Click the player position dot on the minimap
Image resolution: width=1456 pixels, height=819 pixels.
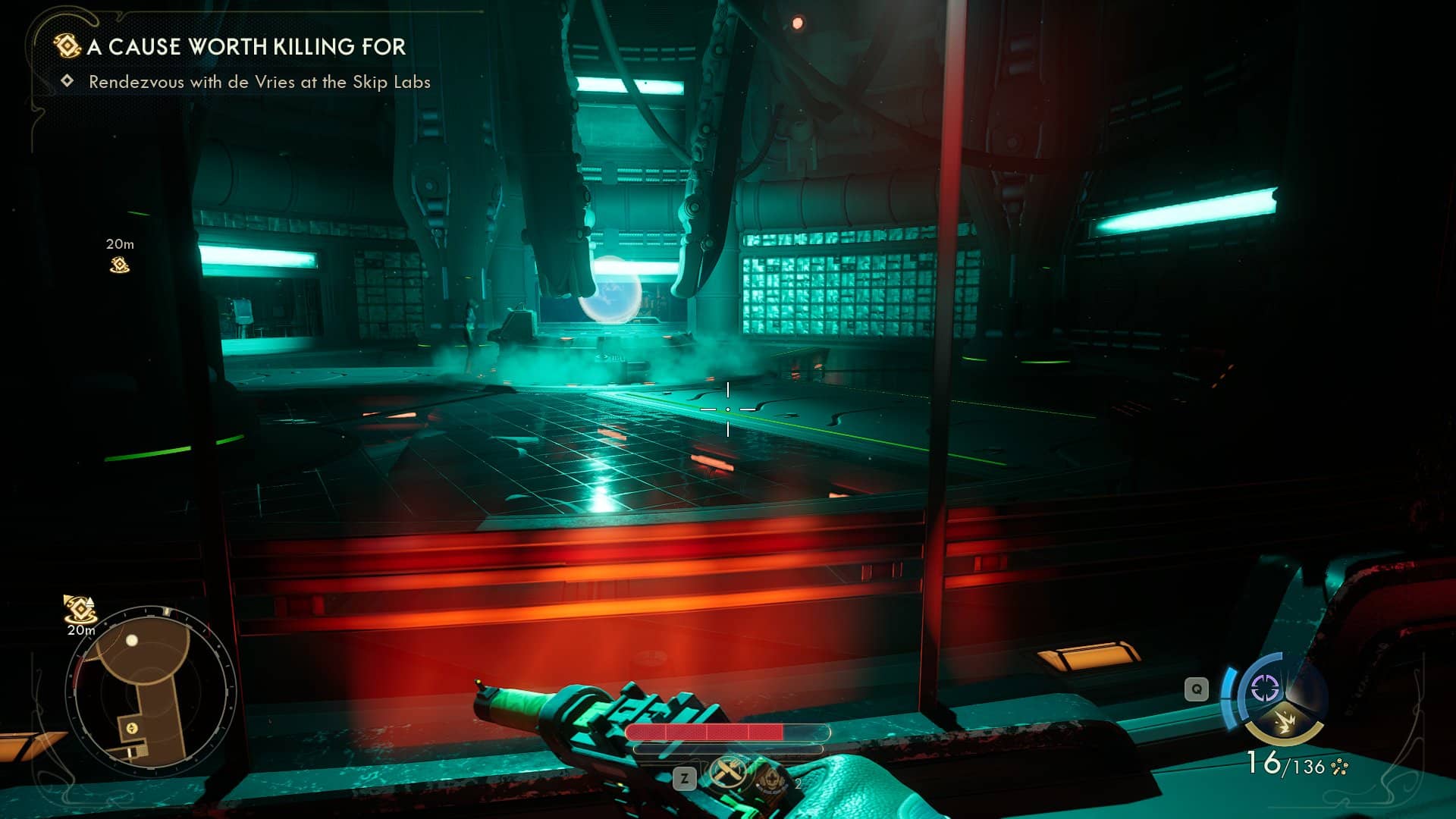click(x=132, y=641)
